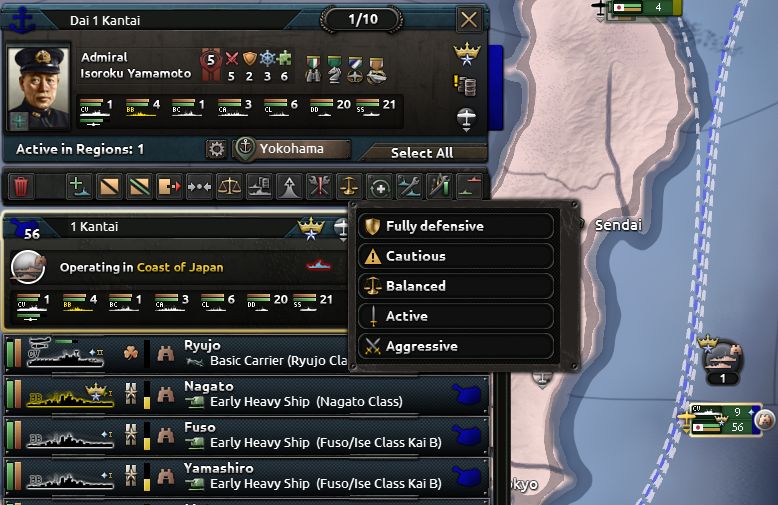Delete fleet with the red trash can
Image resolution: width=778 pixels, height=505 pixels.
21,186
